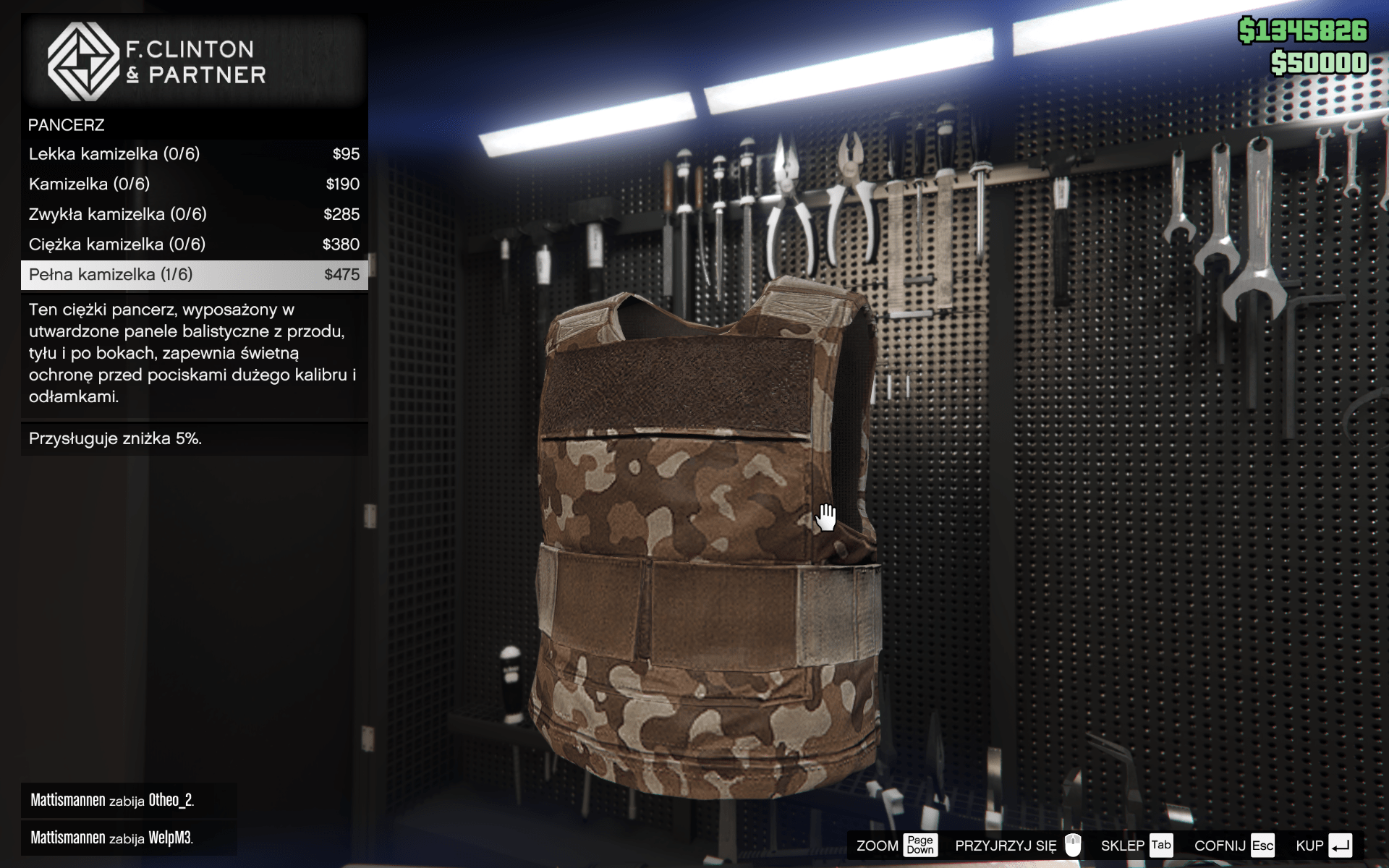The image size is (1389, 868).
Task: Click SKLEP to open the shop
Action: (x=1123, y=845)
